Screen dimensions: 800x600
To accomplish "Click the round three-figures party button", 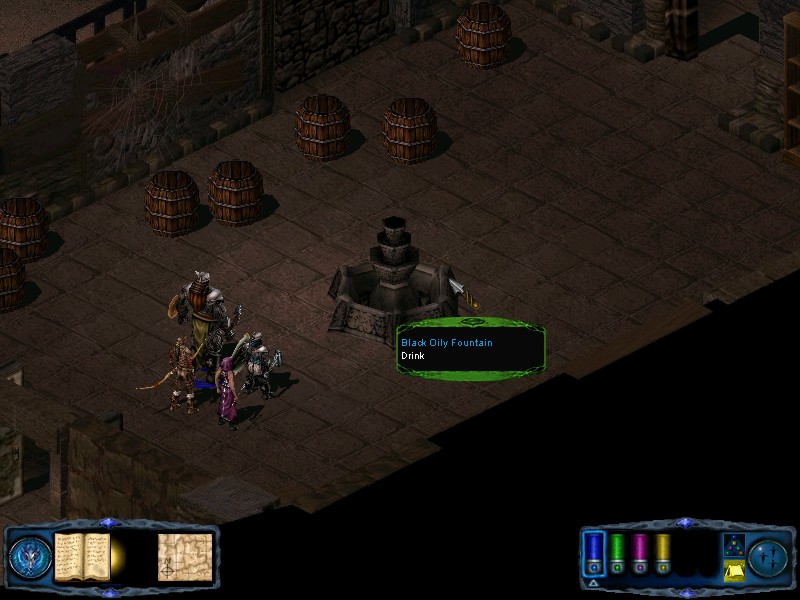I will [769, 556].
